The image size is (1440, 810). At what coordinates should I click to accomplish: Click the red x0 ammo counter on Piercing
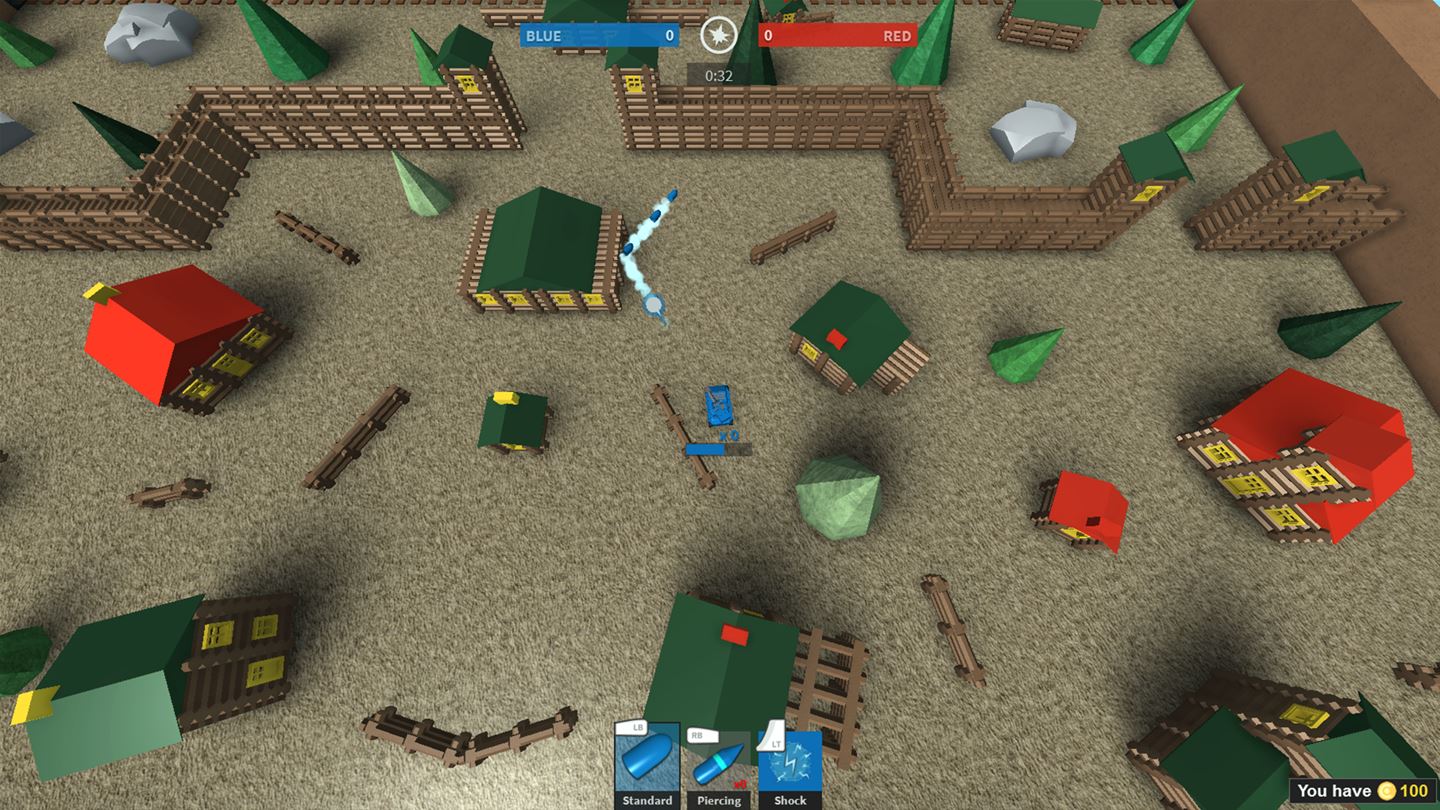pos(738,785)
